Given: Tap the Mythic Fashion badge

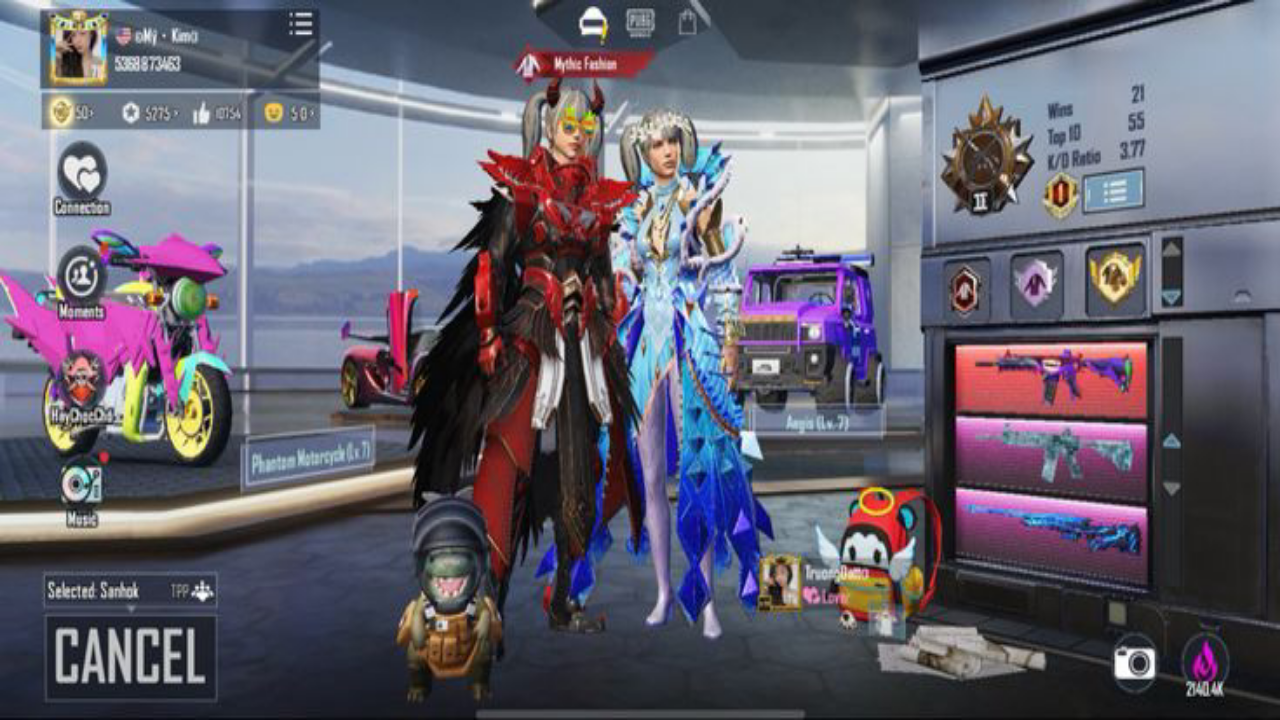Looking at the screenshot, I should [585, 65].
